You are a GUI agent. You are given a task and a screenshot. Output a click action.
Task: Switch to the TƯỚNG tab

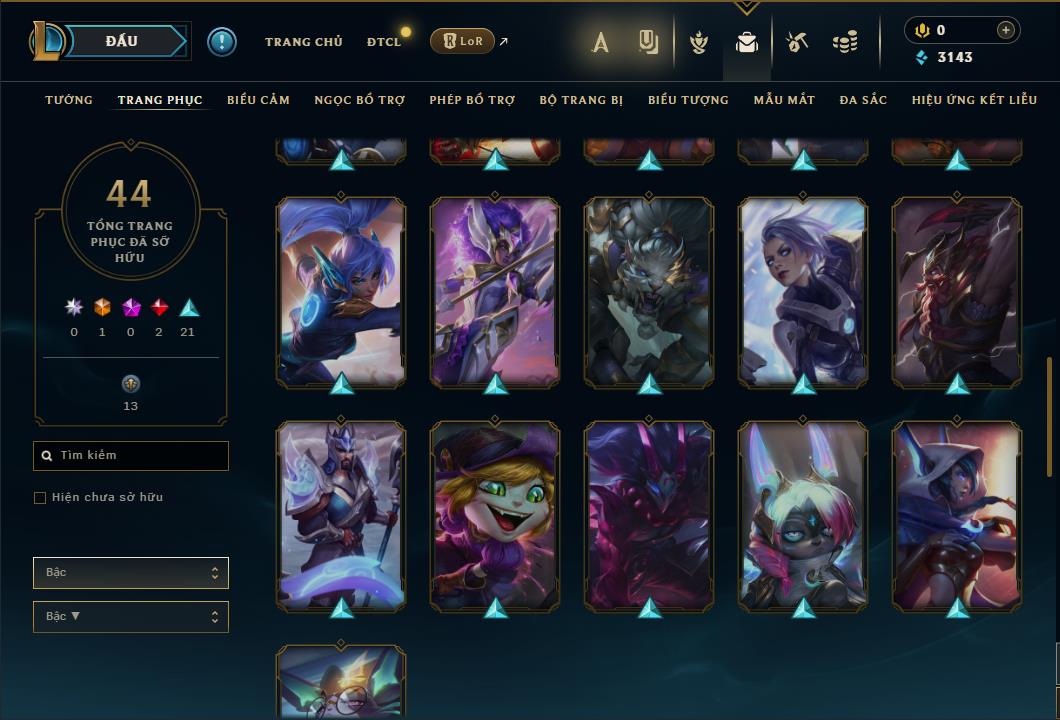point(69,100)
